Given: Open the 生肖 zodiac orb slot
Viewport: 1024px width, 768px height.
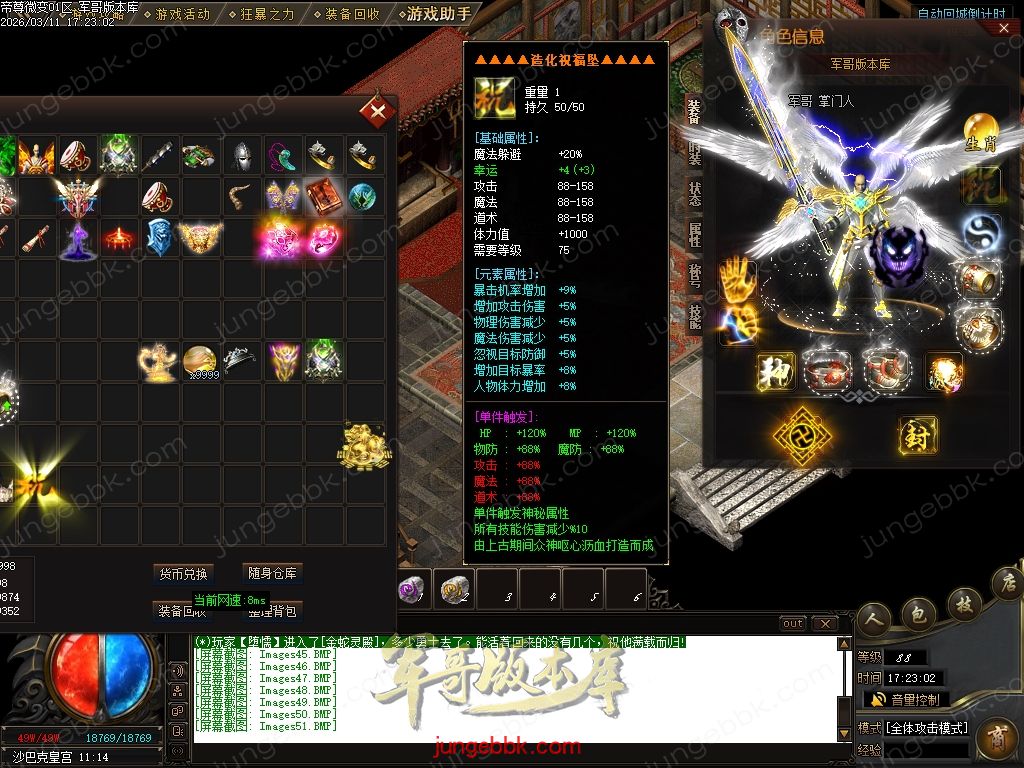Looking at the screenshot, I should [980, 133].
